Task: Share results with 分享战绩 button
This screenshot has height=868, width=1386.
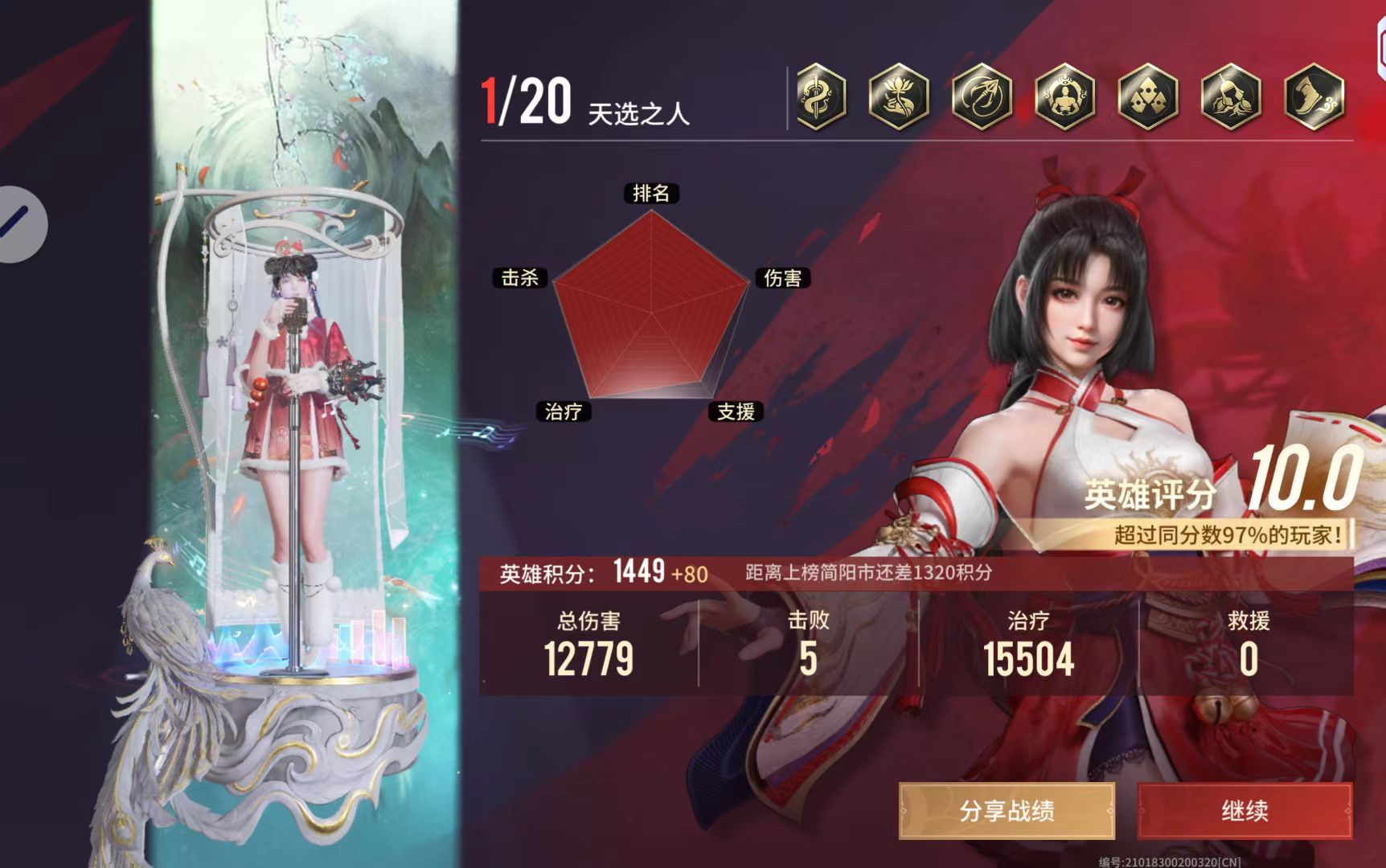Action: [x=1007, y=811]
